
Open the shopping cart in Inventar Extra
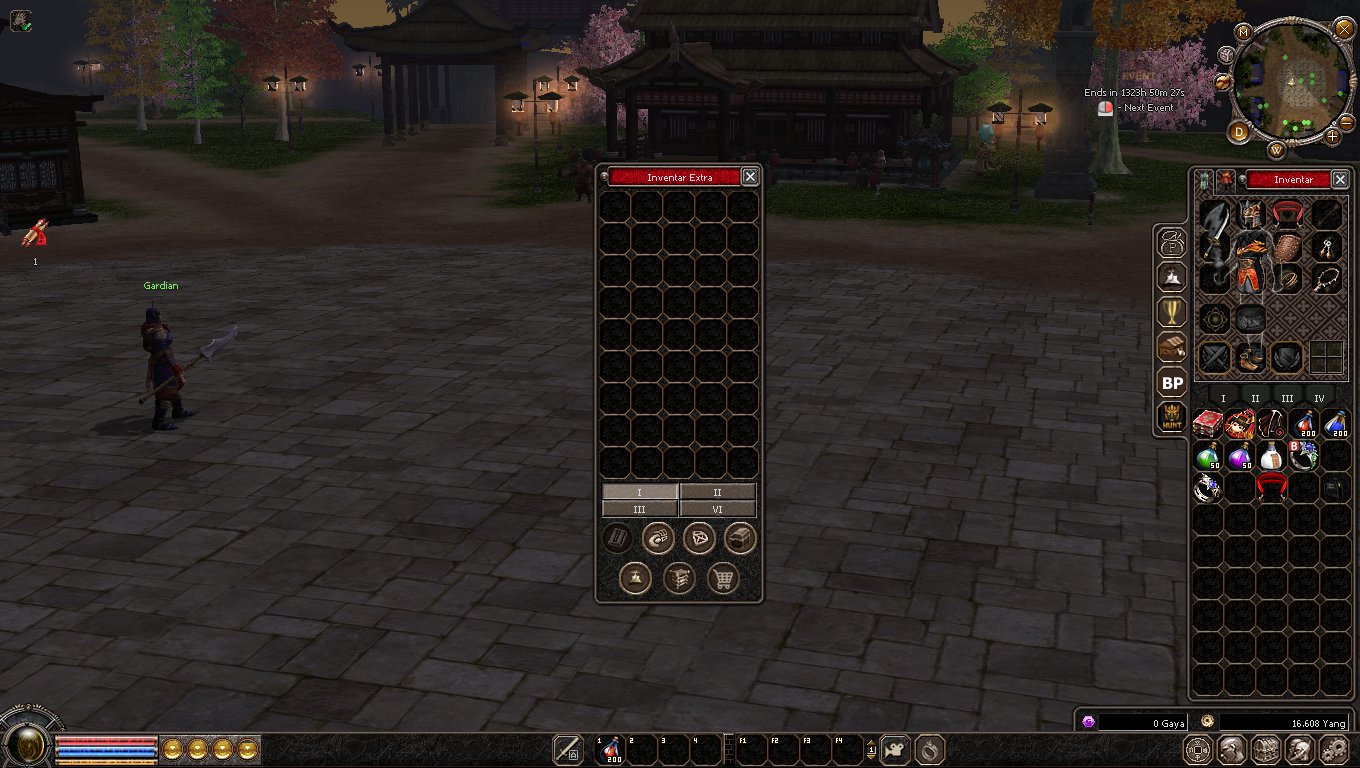tap(722, 578)
